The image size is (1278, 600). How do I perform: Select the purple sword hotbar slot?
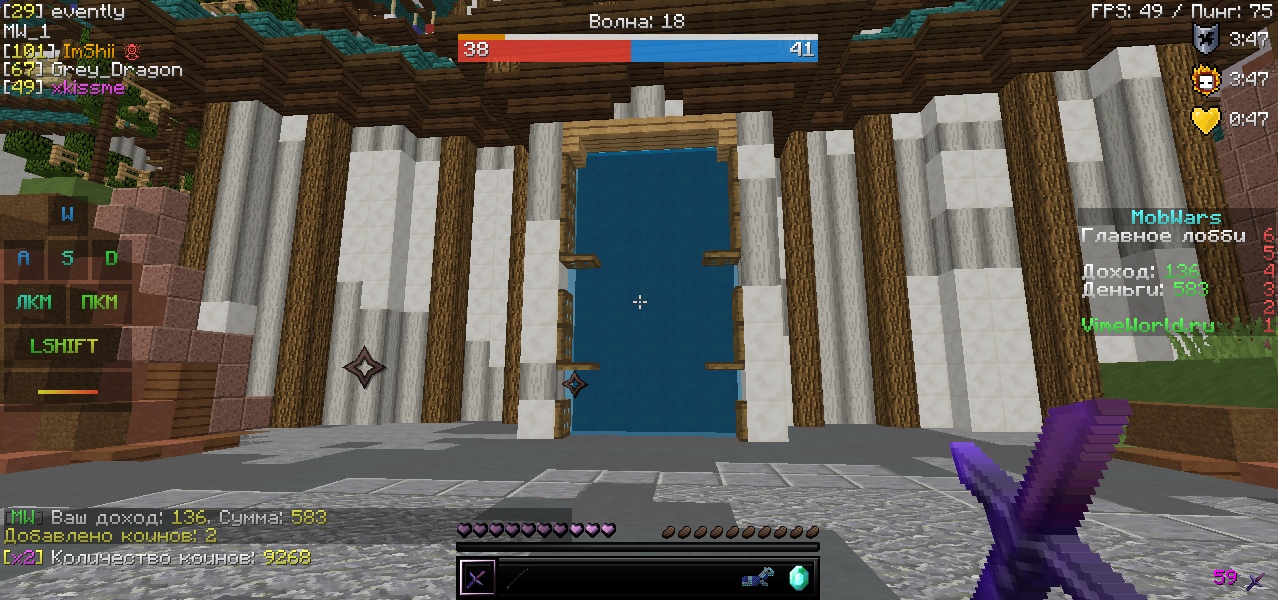click(x=477, y=578)
